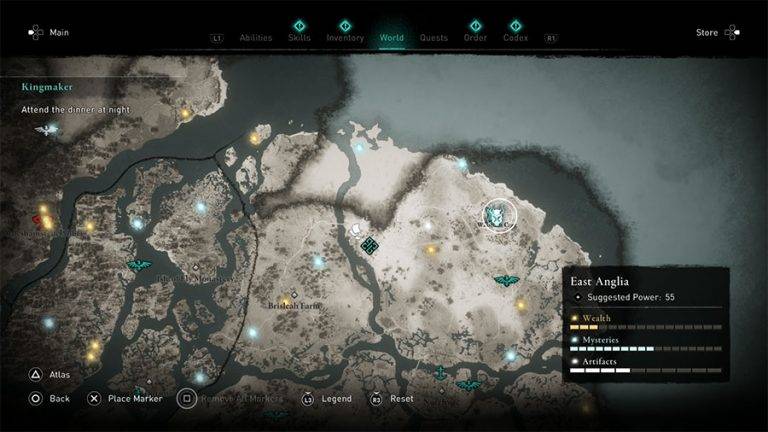Click the Artifacts row in East Anglia panel
The image size is (768, 432).
(646, 365)
